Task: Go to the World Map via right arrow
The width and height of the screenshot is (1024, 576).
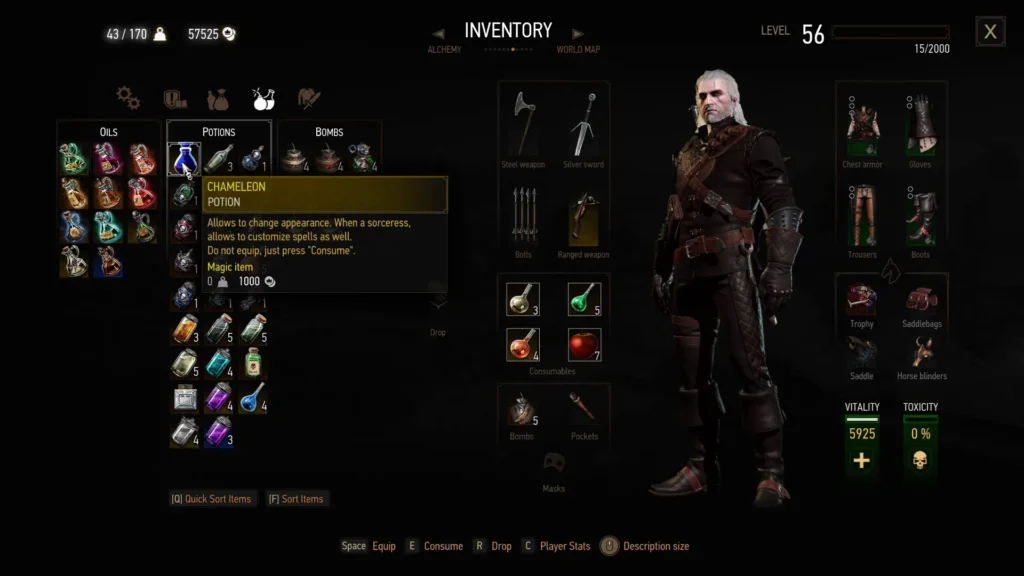Action: 578,34
